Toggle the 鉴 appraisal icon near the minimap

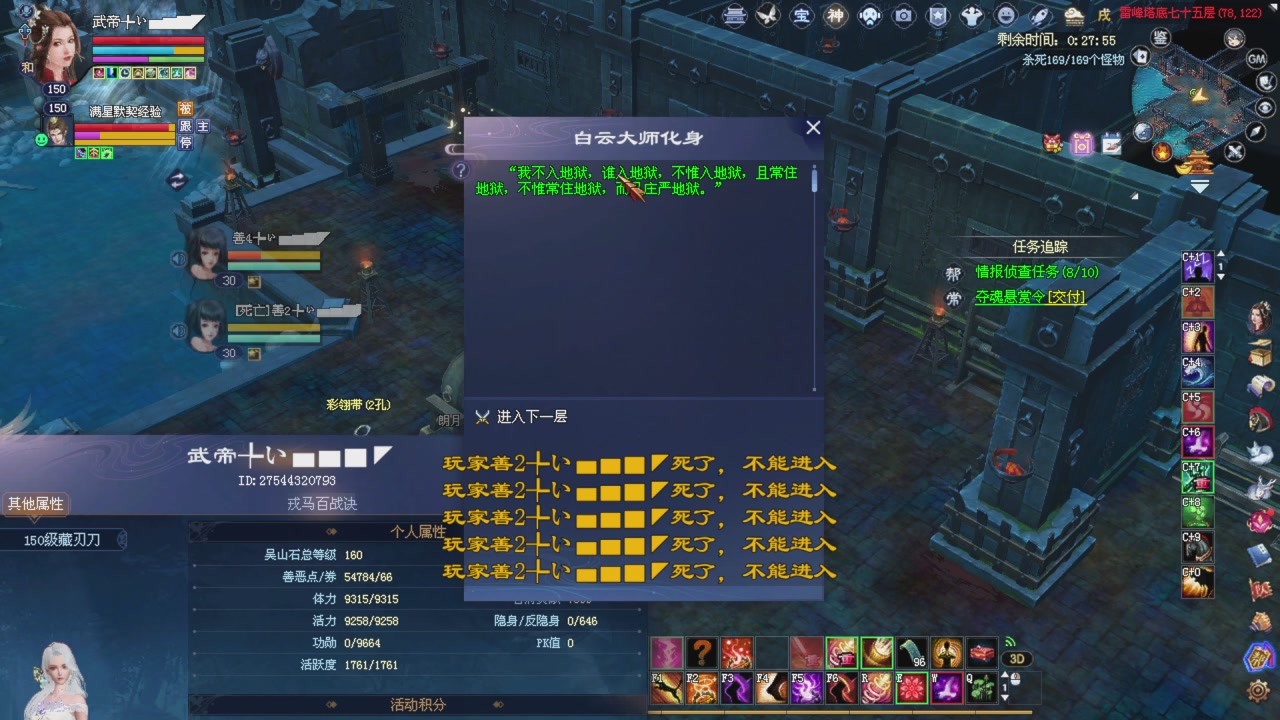[x=1160, y=38]
